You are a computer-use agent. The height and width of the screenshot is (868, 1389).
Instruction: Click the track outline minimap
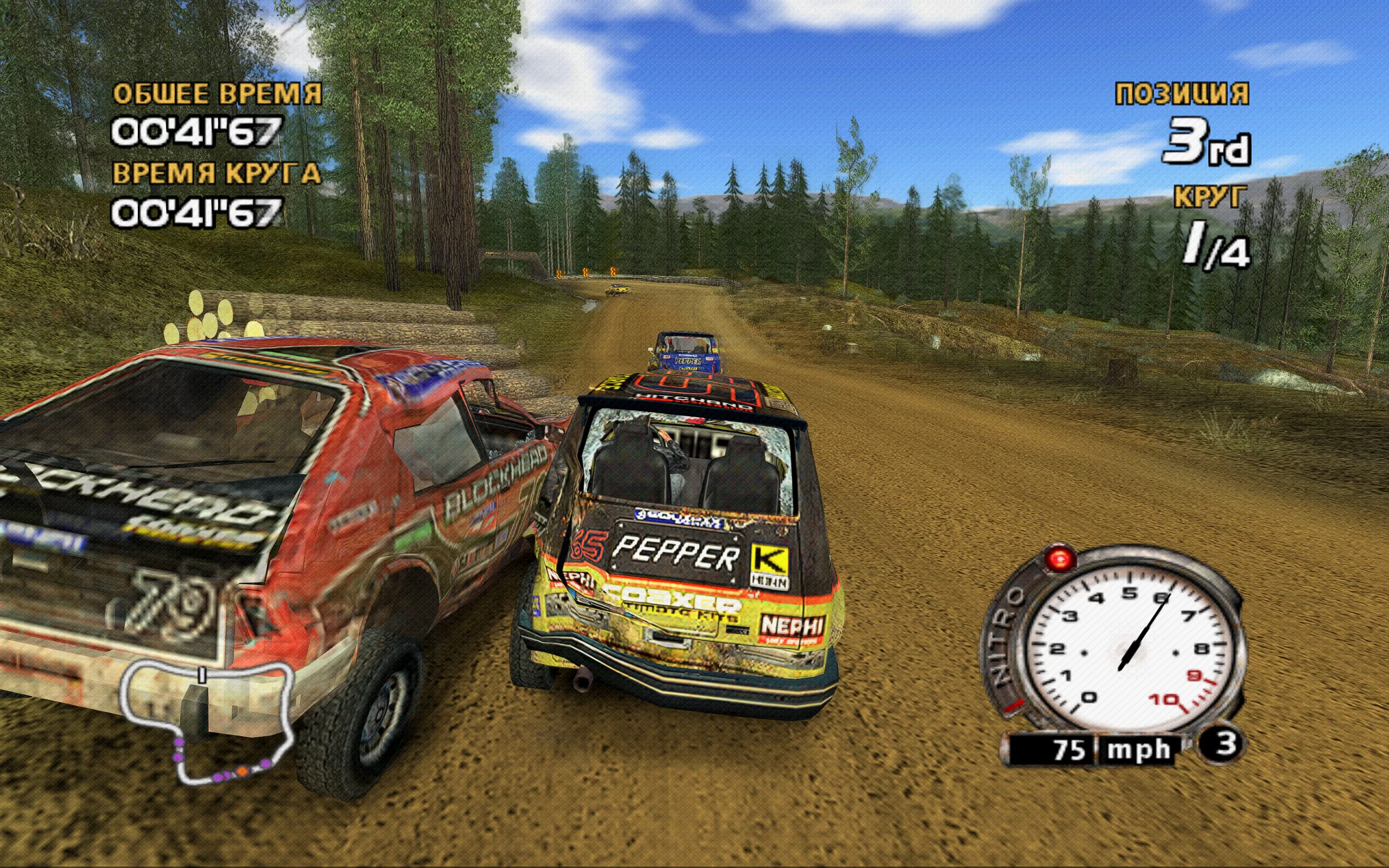207,723
